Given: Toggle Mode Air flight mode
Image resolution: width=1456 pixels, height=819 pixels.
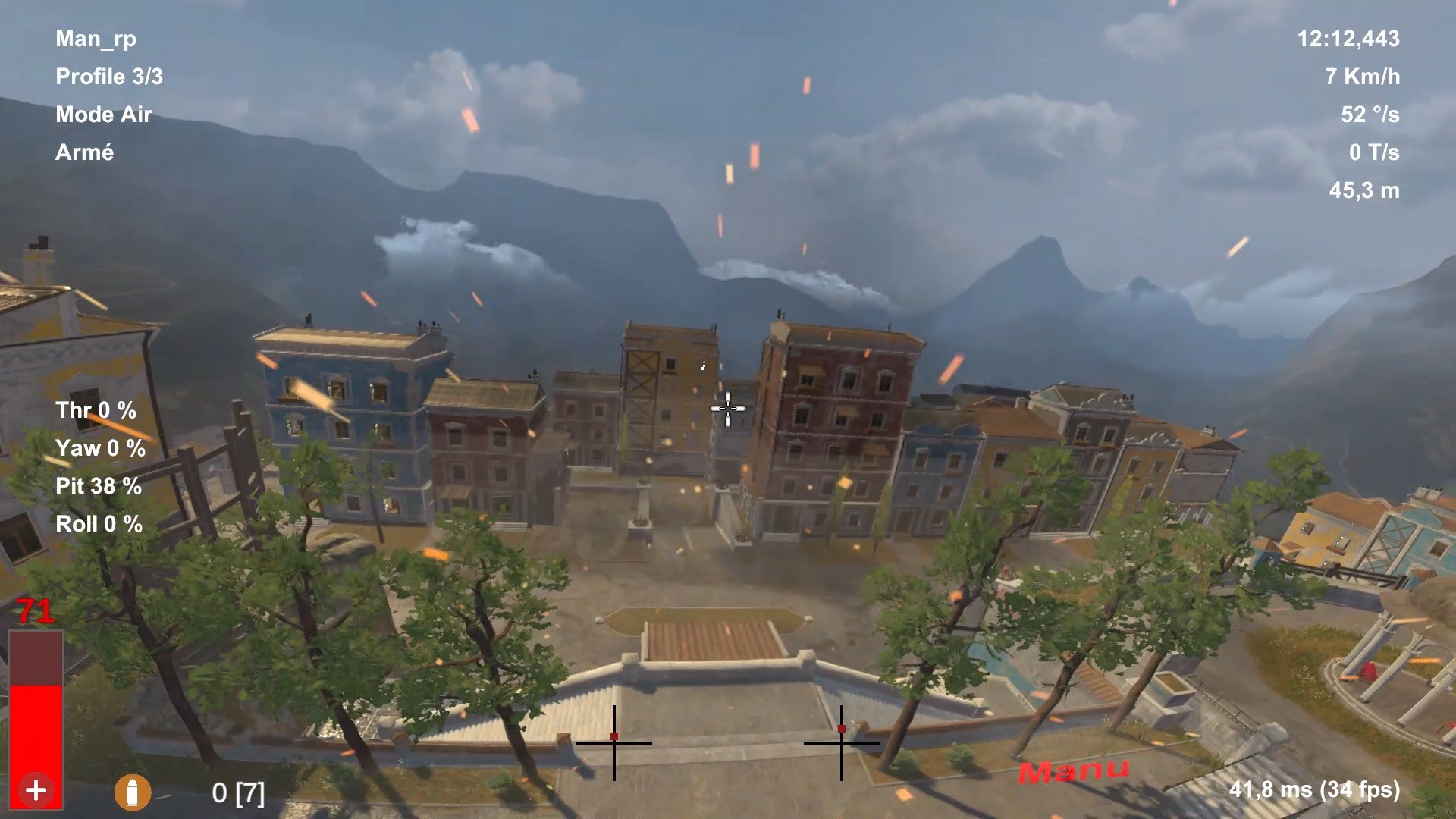Looking at the screenshot, I should [104, 115].
